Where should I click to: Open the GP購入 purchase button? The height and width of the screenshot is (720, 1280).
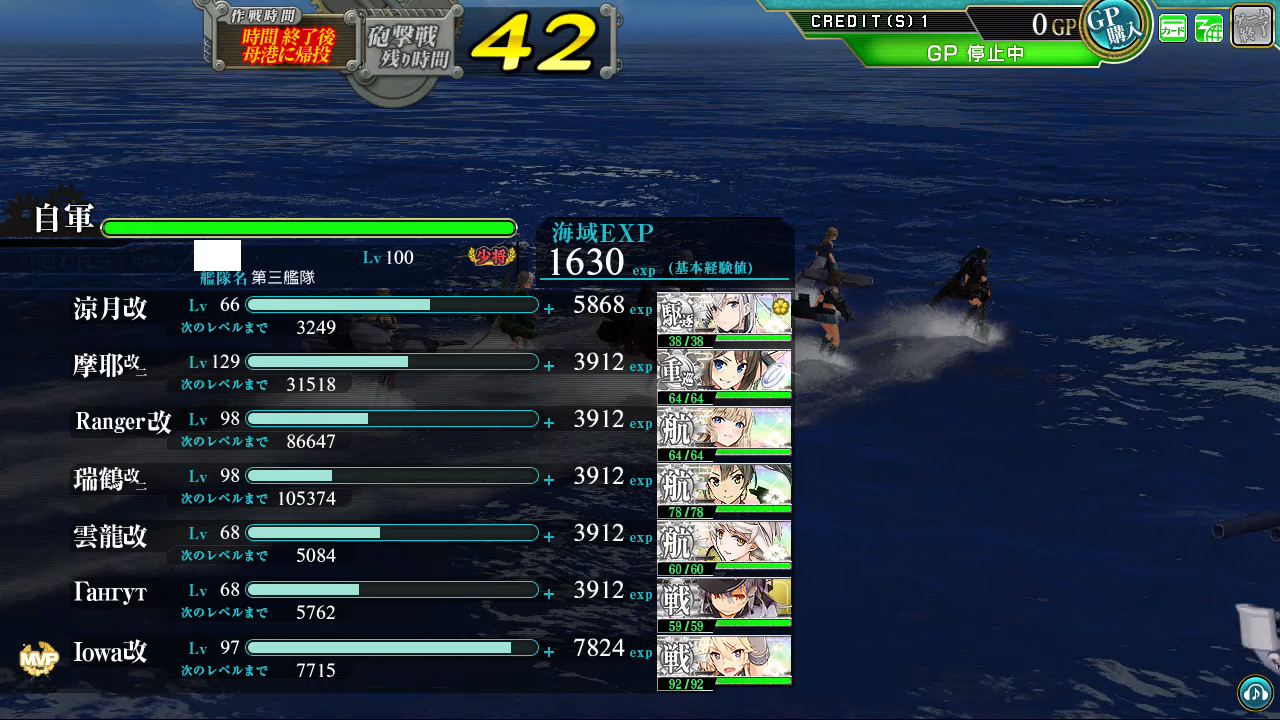1115,27
